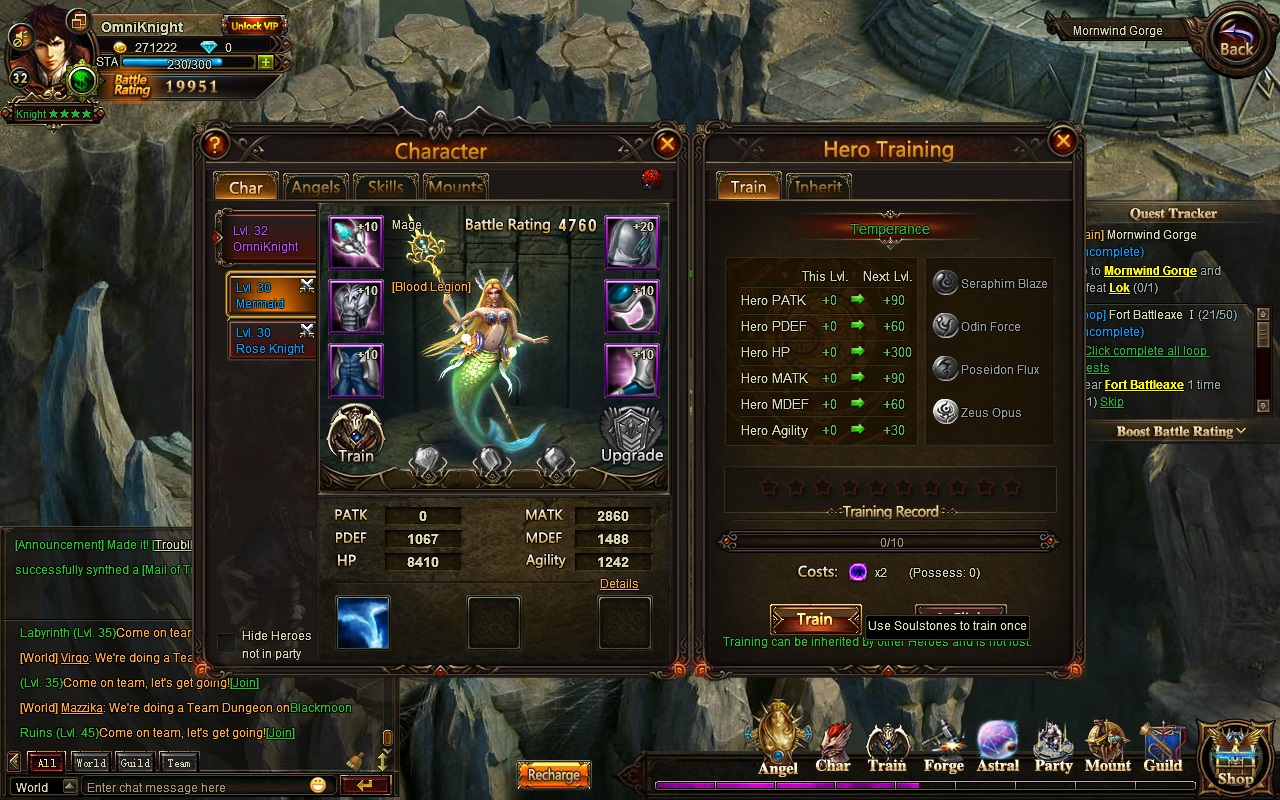This screenshot has height=800, width=1280.
Task: Open the Astral menu
Action: (997, 748)
